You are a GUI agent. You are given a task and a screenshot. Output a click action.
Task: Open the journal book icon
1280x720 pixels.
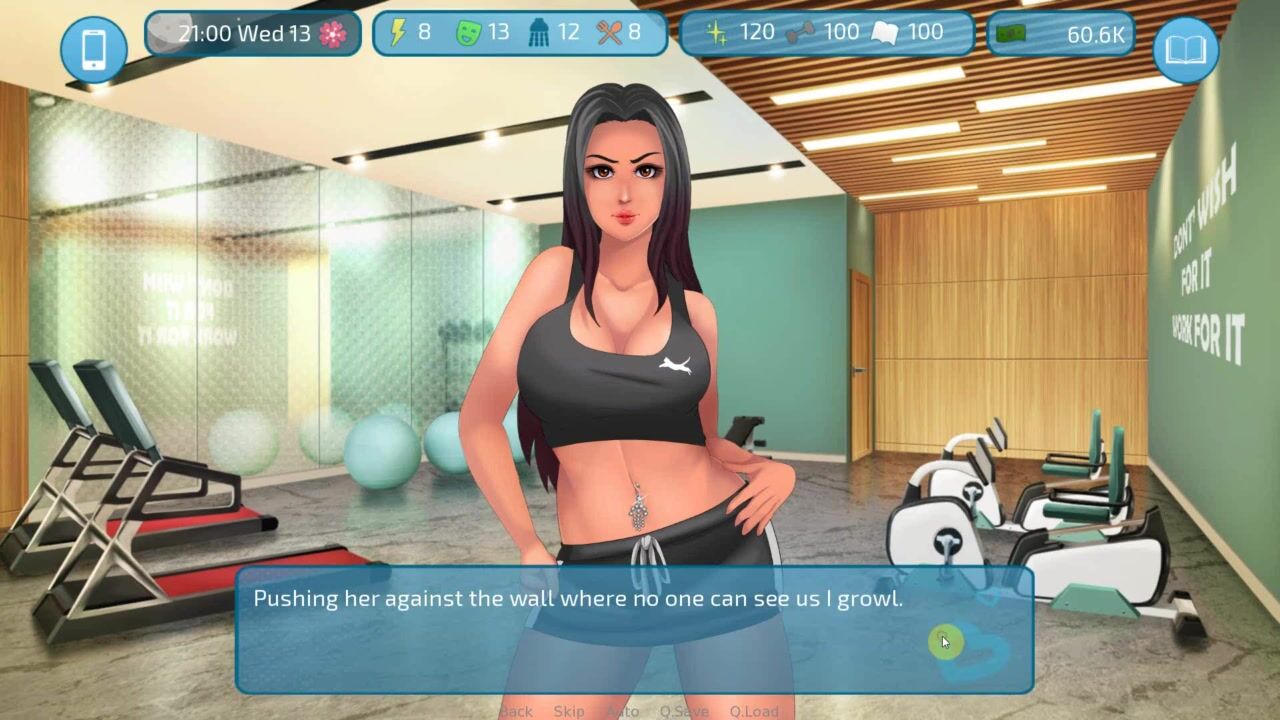[x=1186, y=48]
